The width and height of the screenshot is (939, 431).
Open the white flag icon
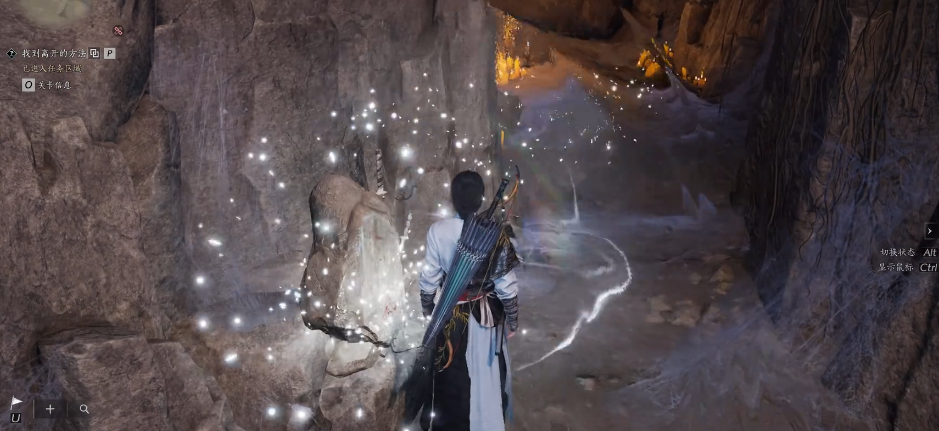coord(16,402)
